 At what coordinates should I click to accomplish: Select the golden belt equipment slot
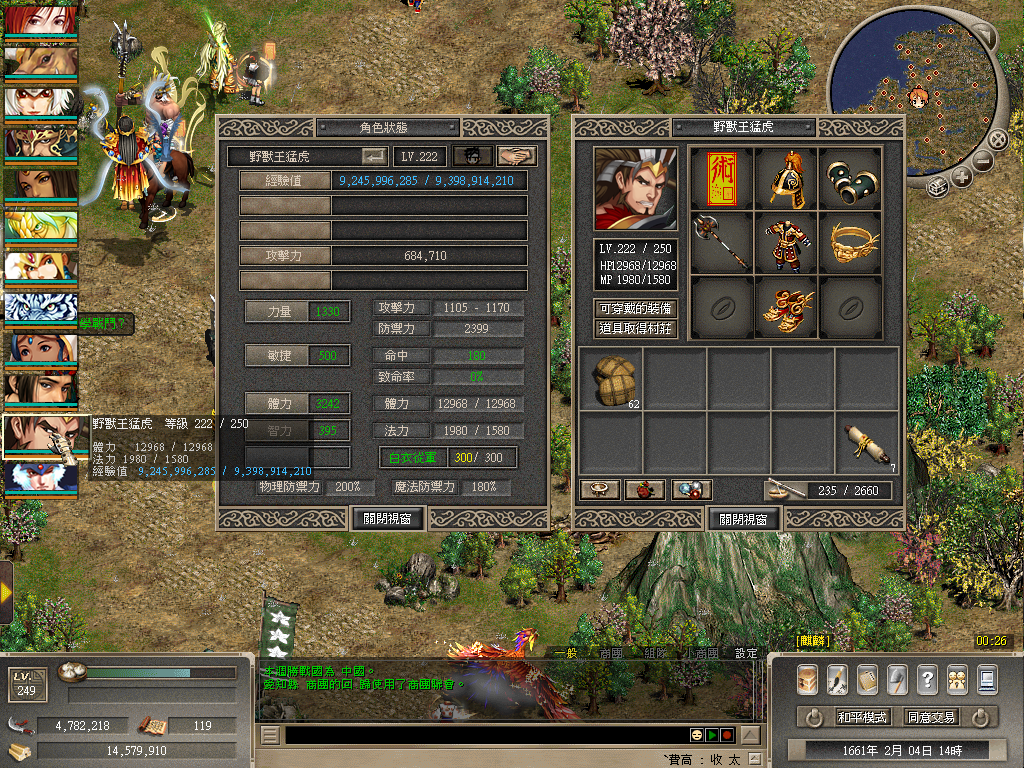tap(850, 242)
